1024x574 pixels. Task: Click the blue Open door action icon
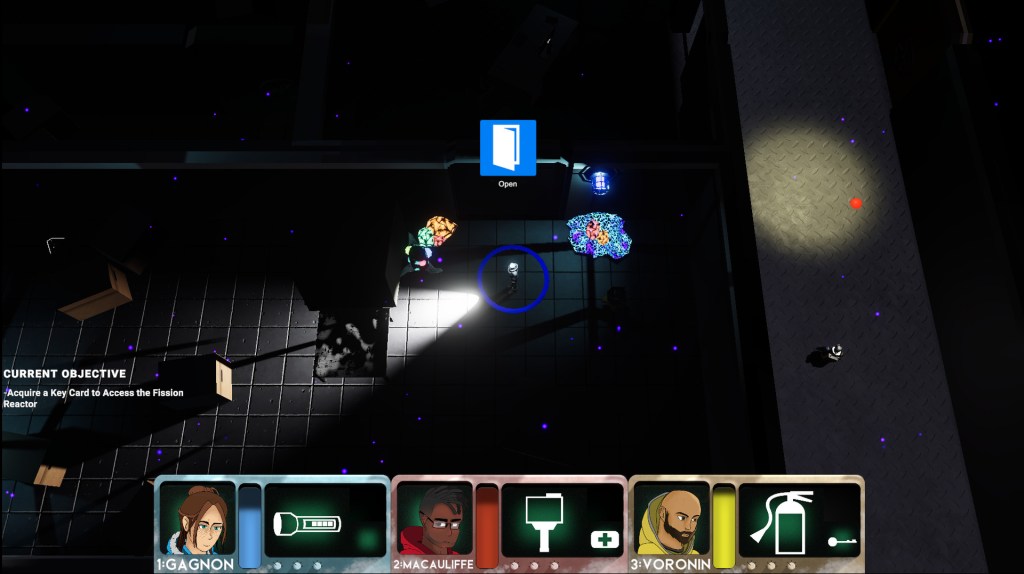[x=508, y=148]
